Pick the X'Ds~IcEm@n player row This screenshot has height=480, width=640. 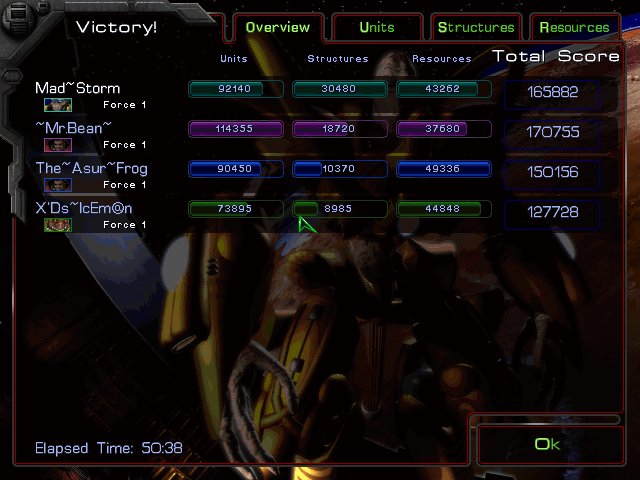(84, 208)
